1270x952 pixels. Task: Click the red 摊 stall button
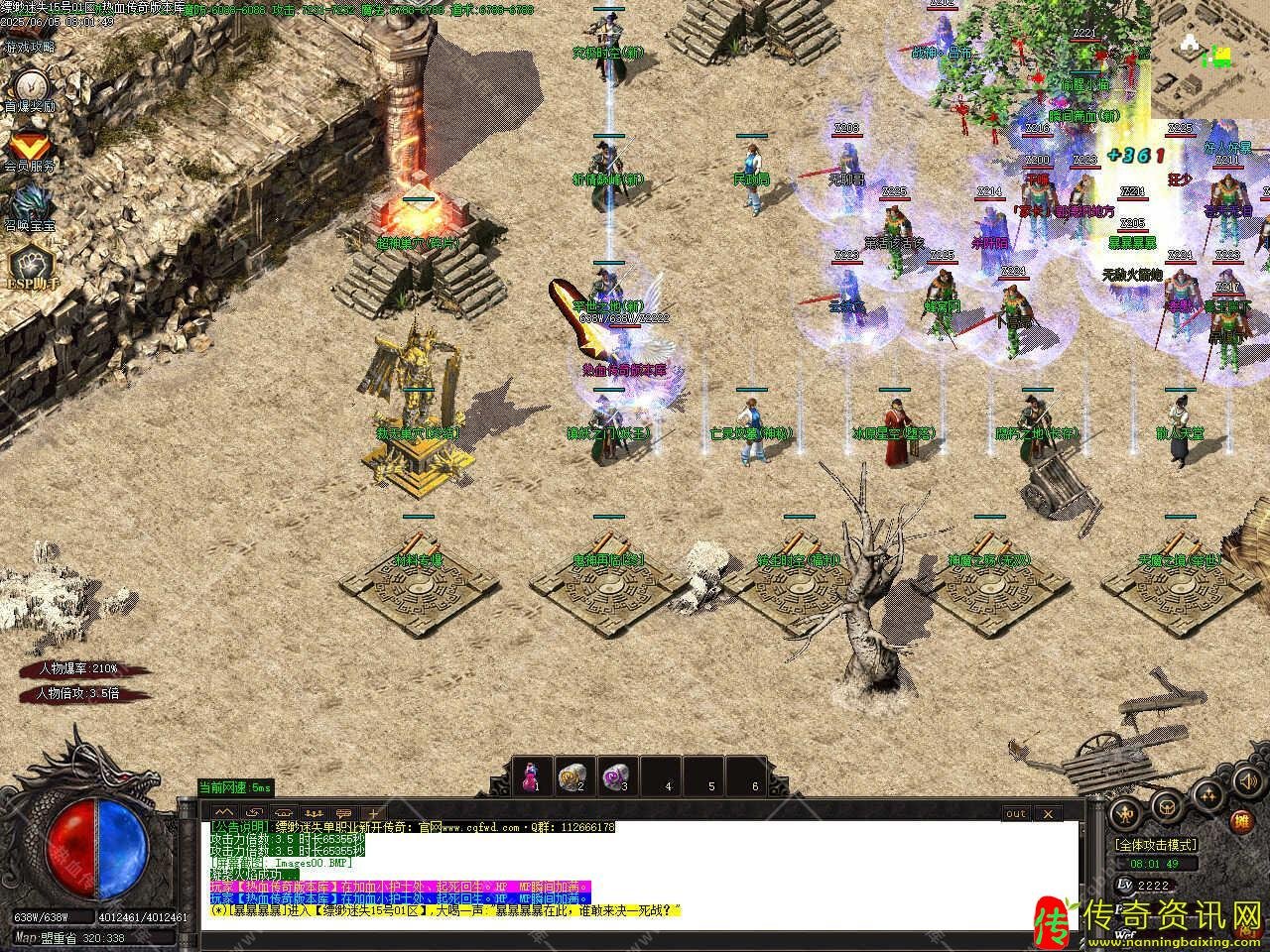1240,821
